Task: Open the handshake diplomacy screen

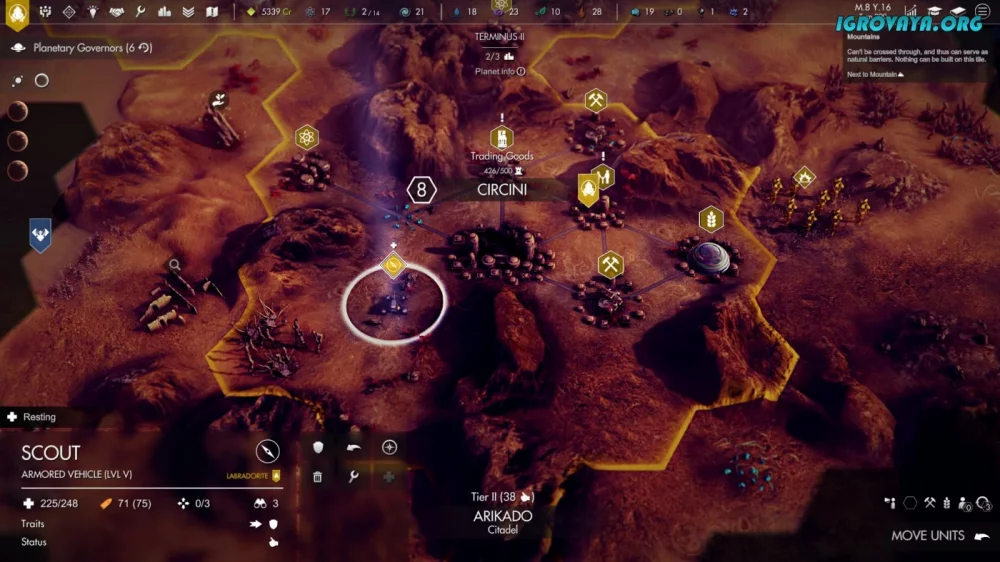Action: point(117,12)
